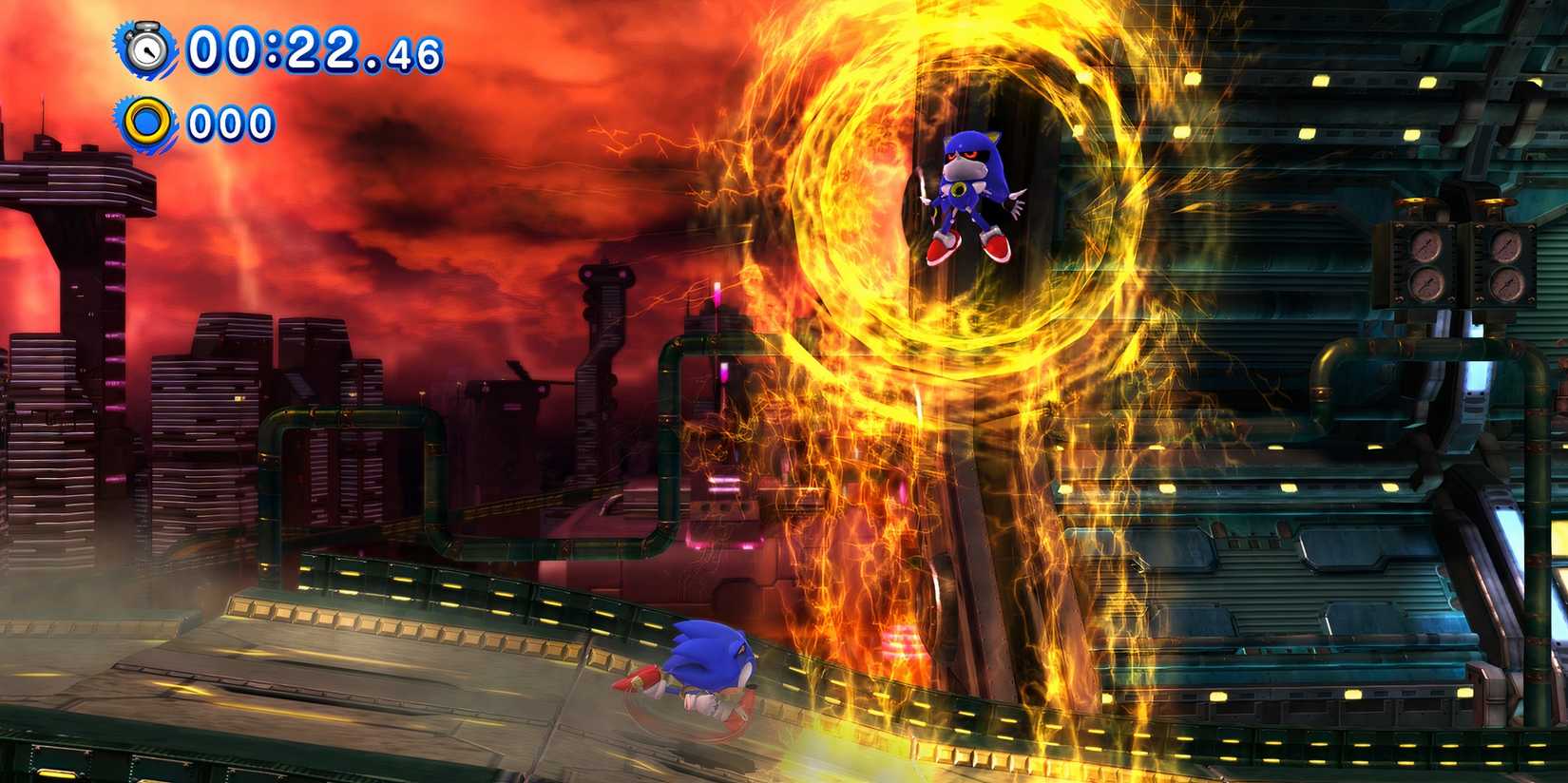1568x783 pixels.
Task: Click Metal Sonic's glowing red eyes
Action: pyautogui.click(x=966, y=157)
